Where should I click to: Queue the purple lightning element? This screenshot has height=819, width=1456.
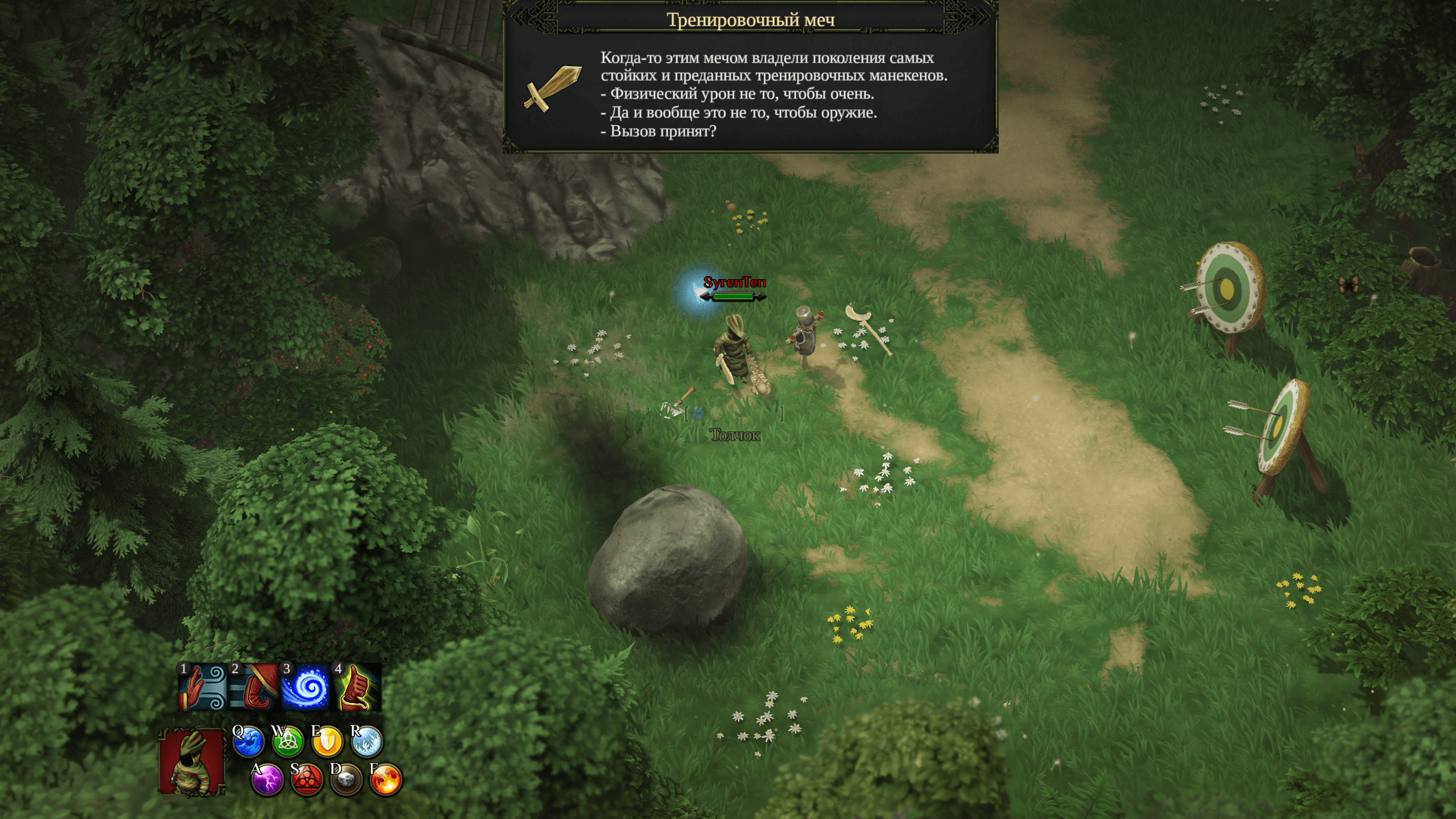pos(267,780)
